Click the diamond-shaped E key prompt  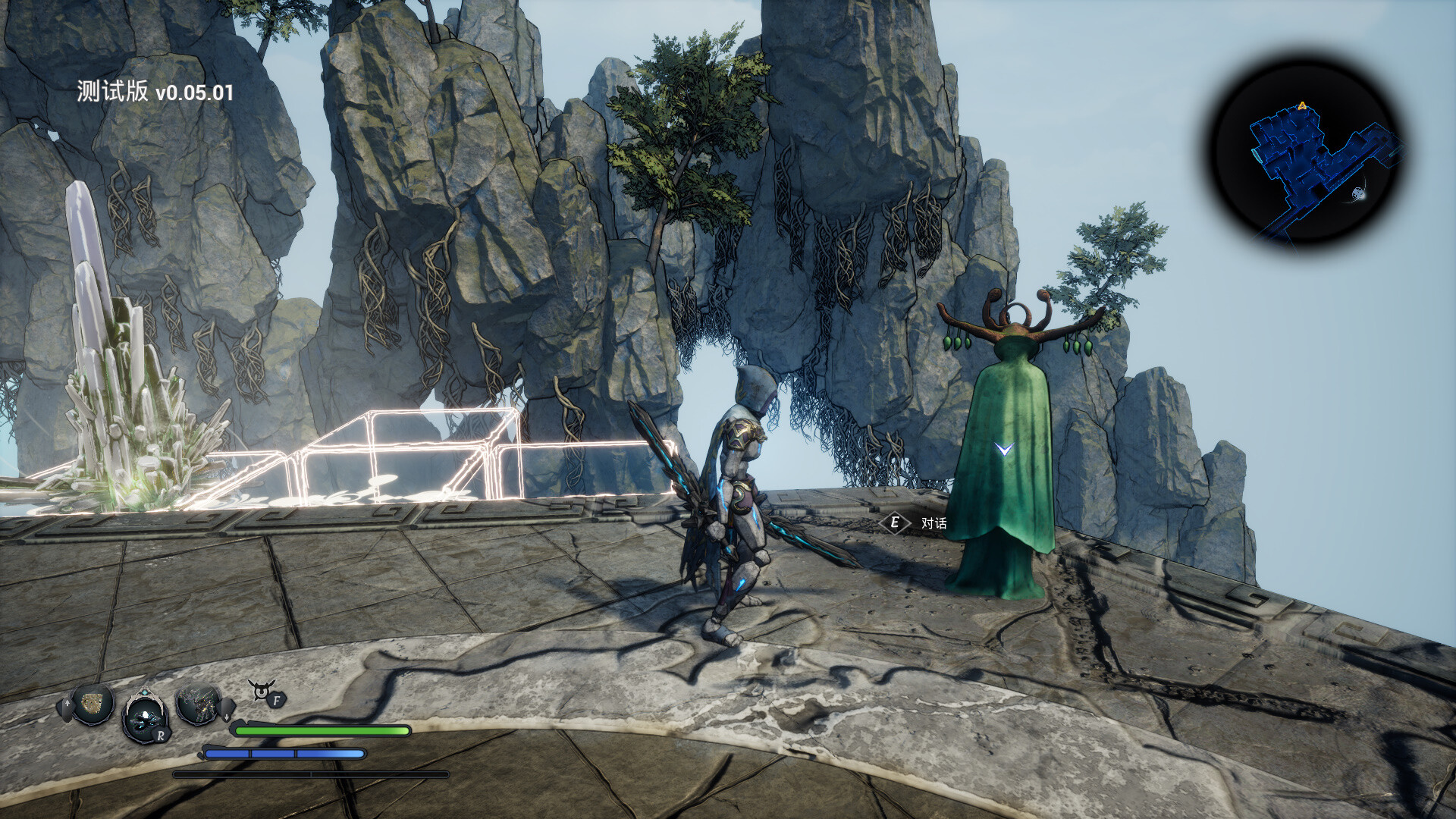[896, 520]
